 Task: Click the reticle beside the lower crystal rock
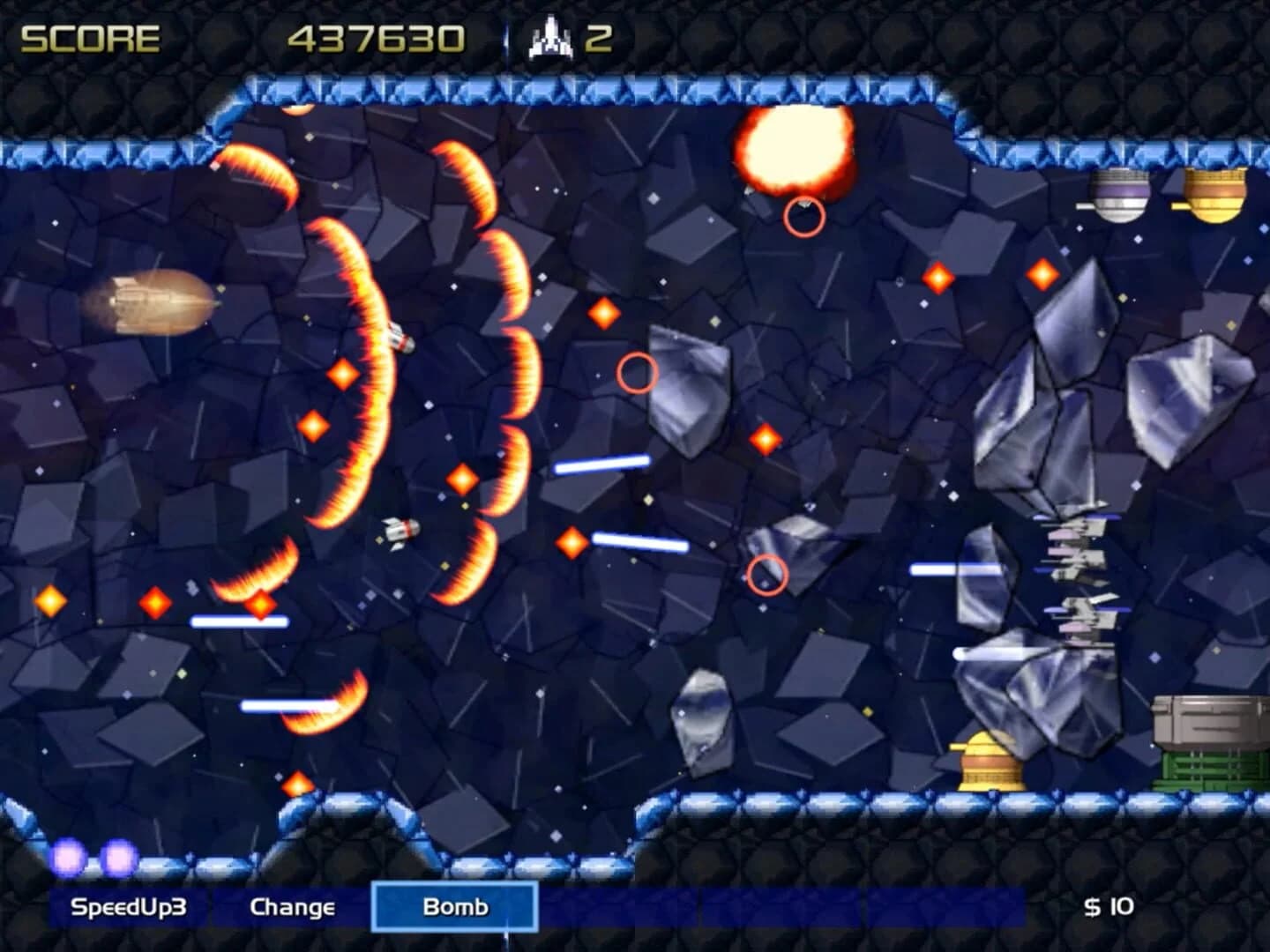coord(768,575)
